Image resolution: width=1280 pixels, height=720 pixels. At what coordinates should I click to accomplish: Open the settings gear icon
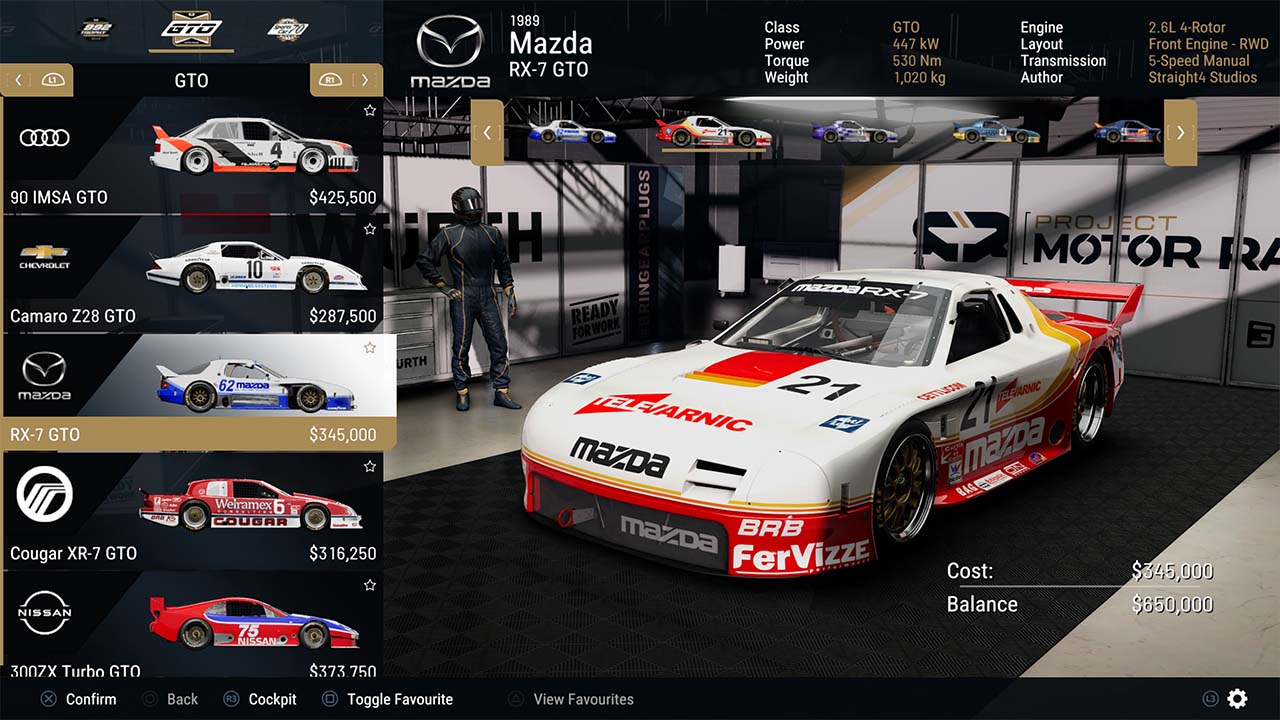[1237, 699]
